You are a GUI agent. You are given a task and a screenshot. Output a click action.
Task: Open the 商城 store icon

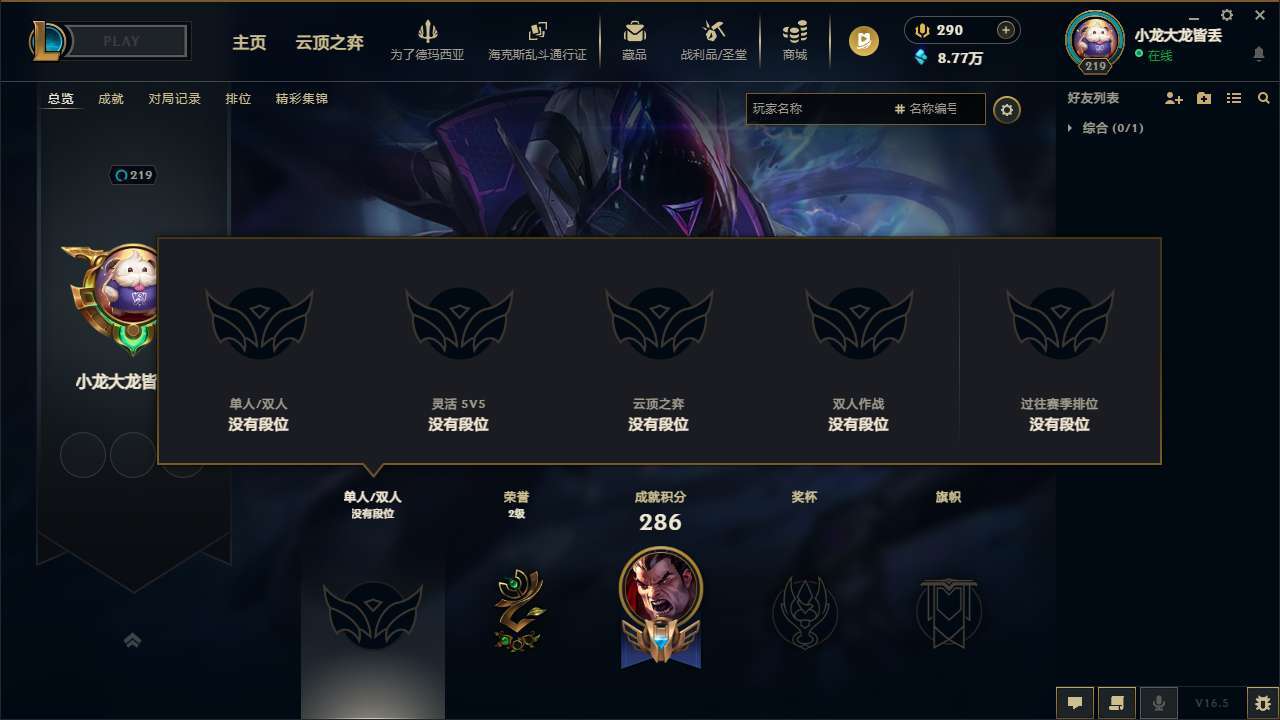795,40
